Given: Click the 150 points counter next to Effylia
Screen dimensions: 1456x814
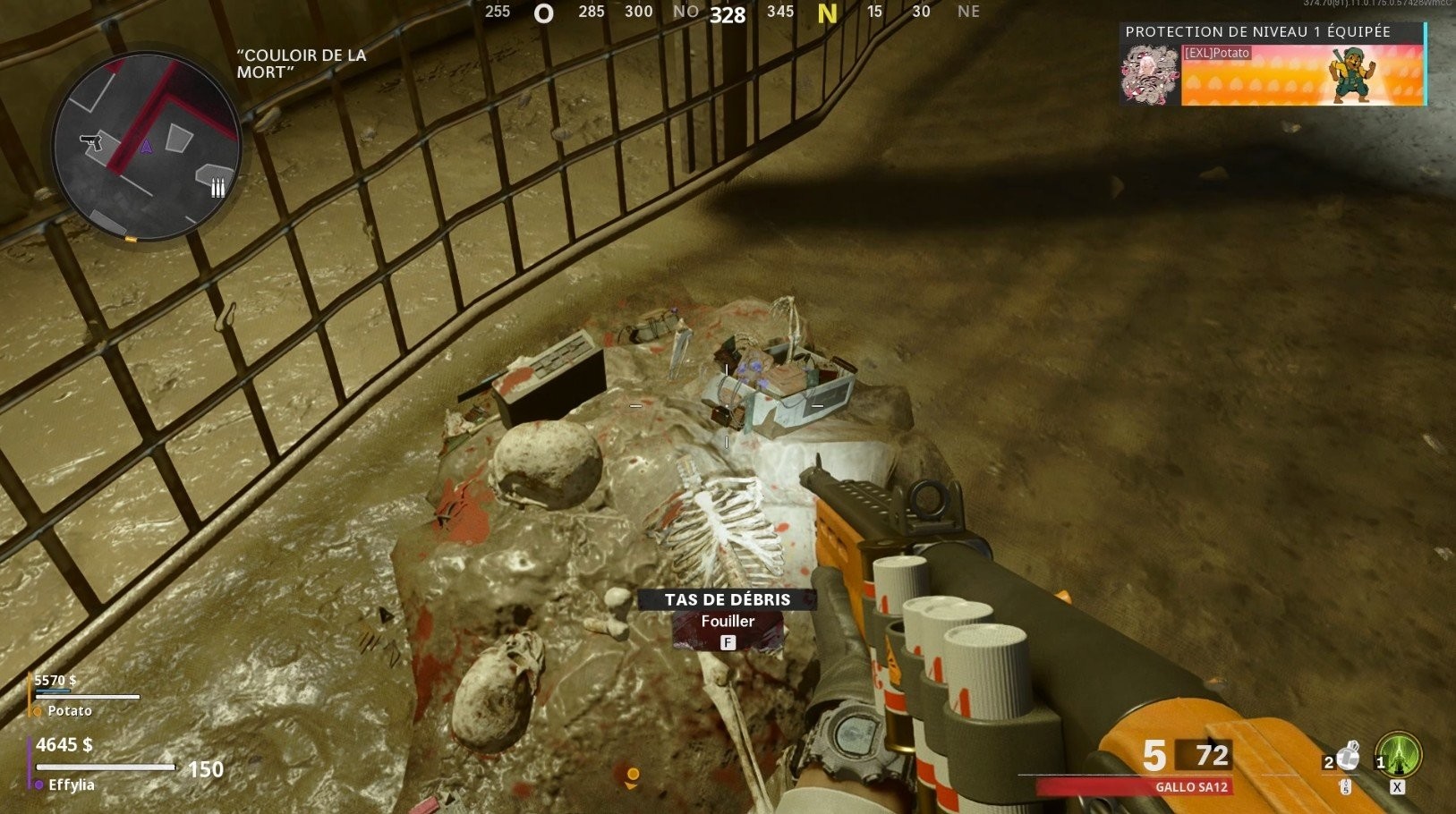Looking at the screenshot, I should [x=207, y=767].
